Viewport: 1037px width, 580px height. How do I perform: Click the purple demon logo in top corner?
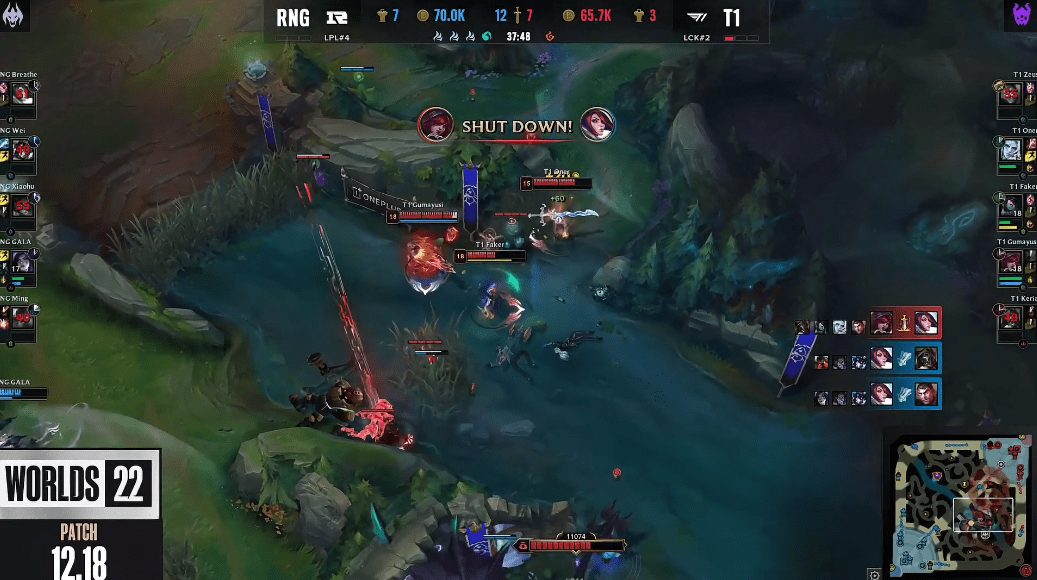tap(1019, 16)
